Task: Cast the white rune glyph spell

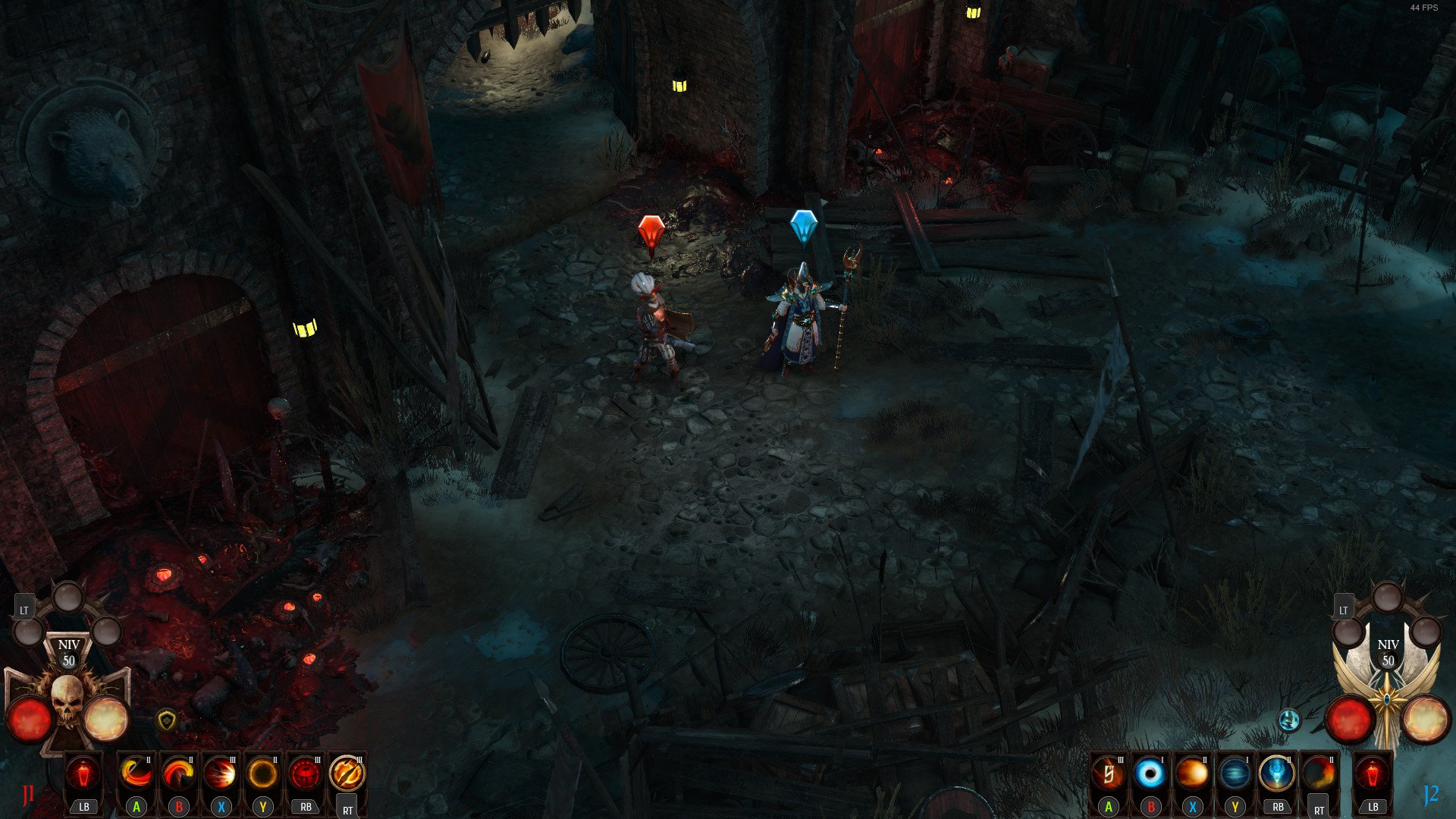Action: coord(1108,774)
